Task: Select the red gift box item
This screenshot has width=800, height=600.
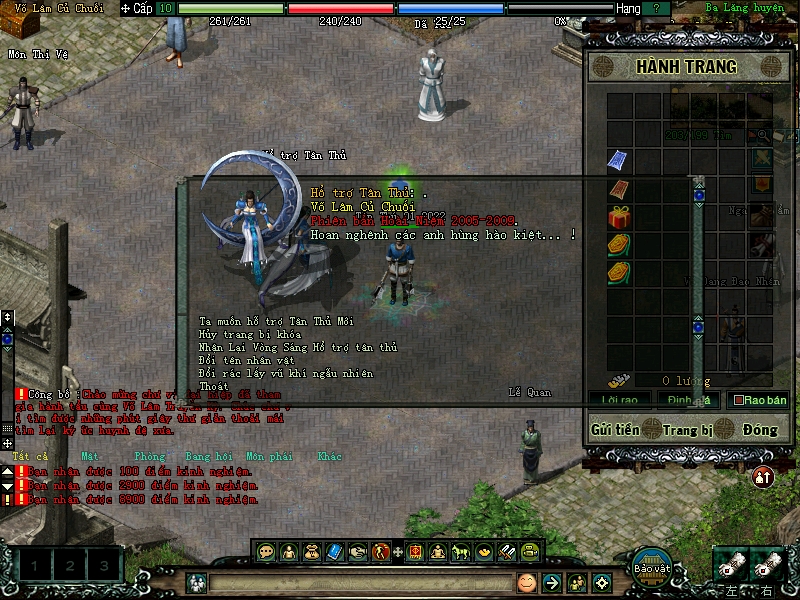Action: pyautogui.click(x=619, y=217)
